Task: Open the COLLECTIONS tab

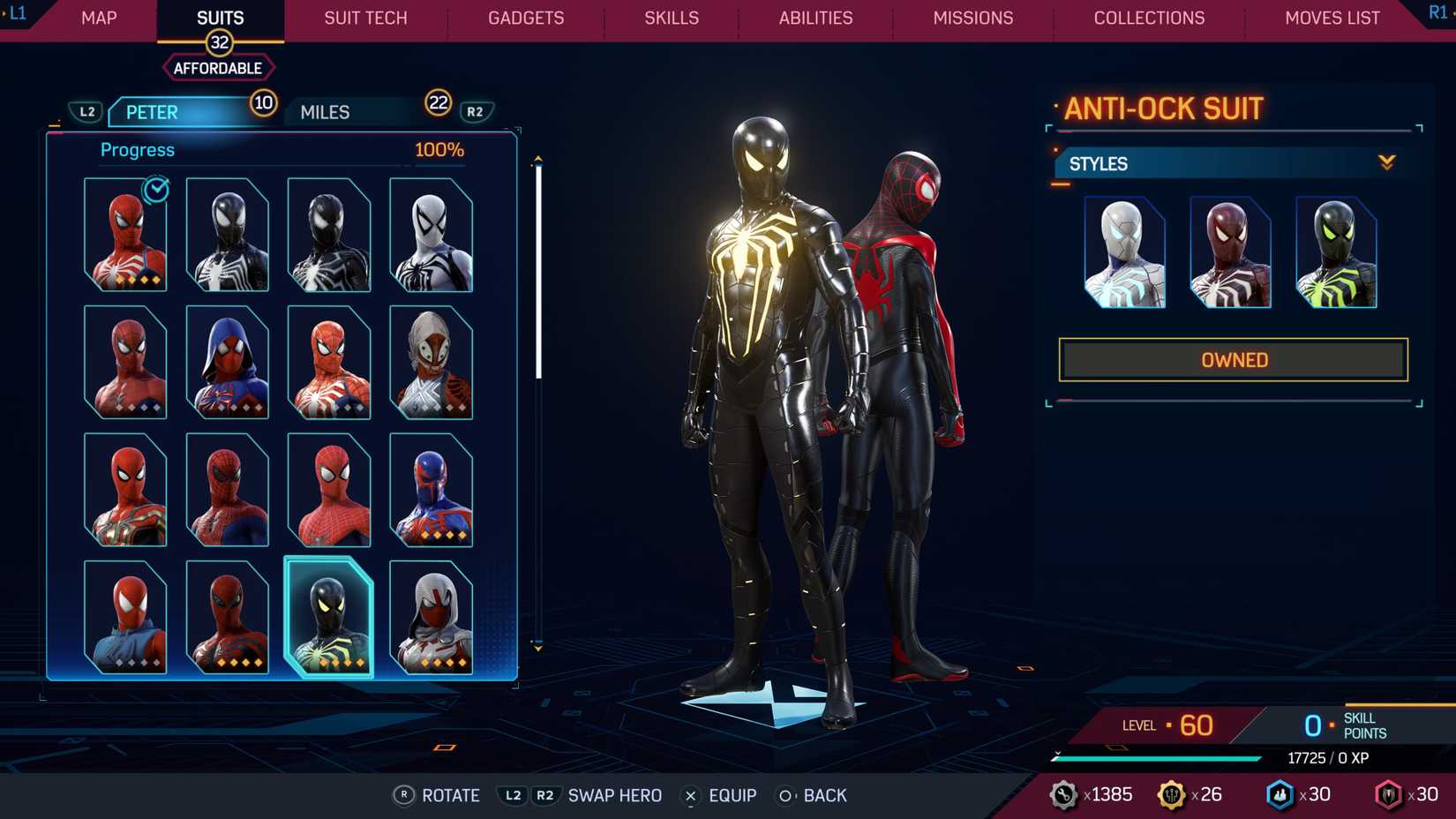Action: click(1149, 18)
